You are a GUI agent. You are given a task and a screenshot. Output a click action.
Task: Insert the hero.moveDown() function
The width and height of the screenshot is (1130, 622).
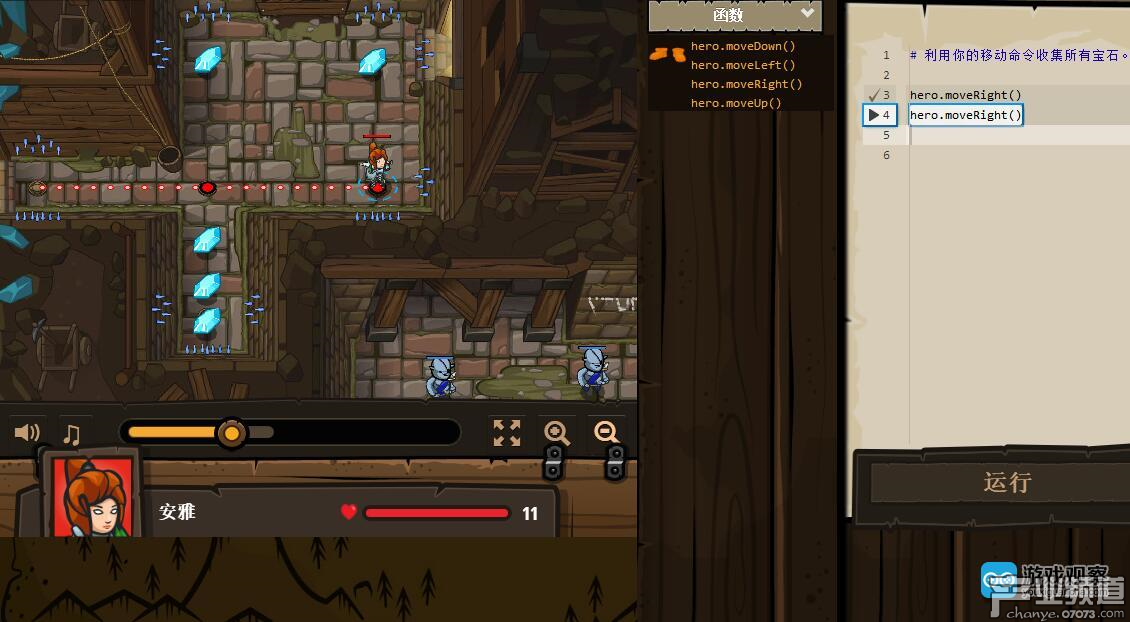743,46
